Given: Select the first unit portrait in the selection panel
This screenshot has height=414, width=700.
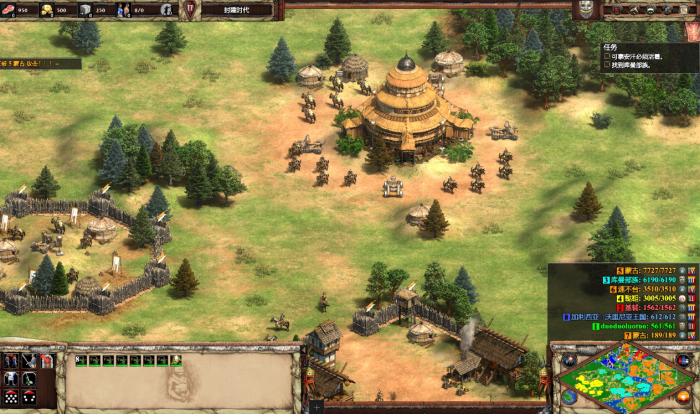Looking at the screenshot, I should [82, 359].
